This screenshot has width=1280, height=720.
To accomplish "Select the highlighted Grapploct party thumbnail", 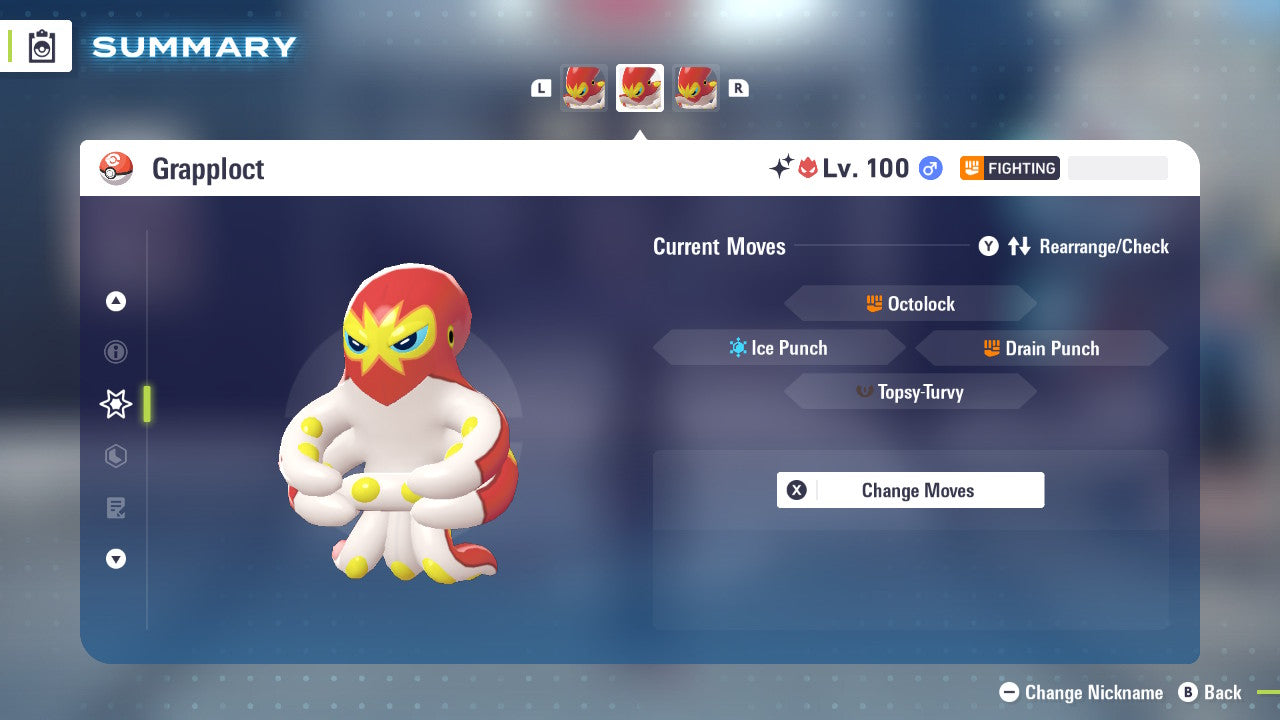I will pyautogui.click(x=640, y=88).
